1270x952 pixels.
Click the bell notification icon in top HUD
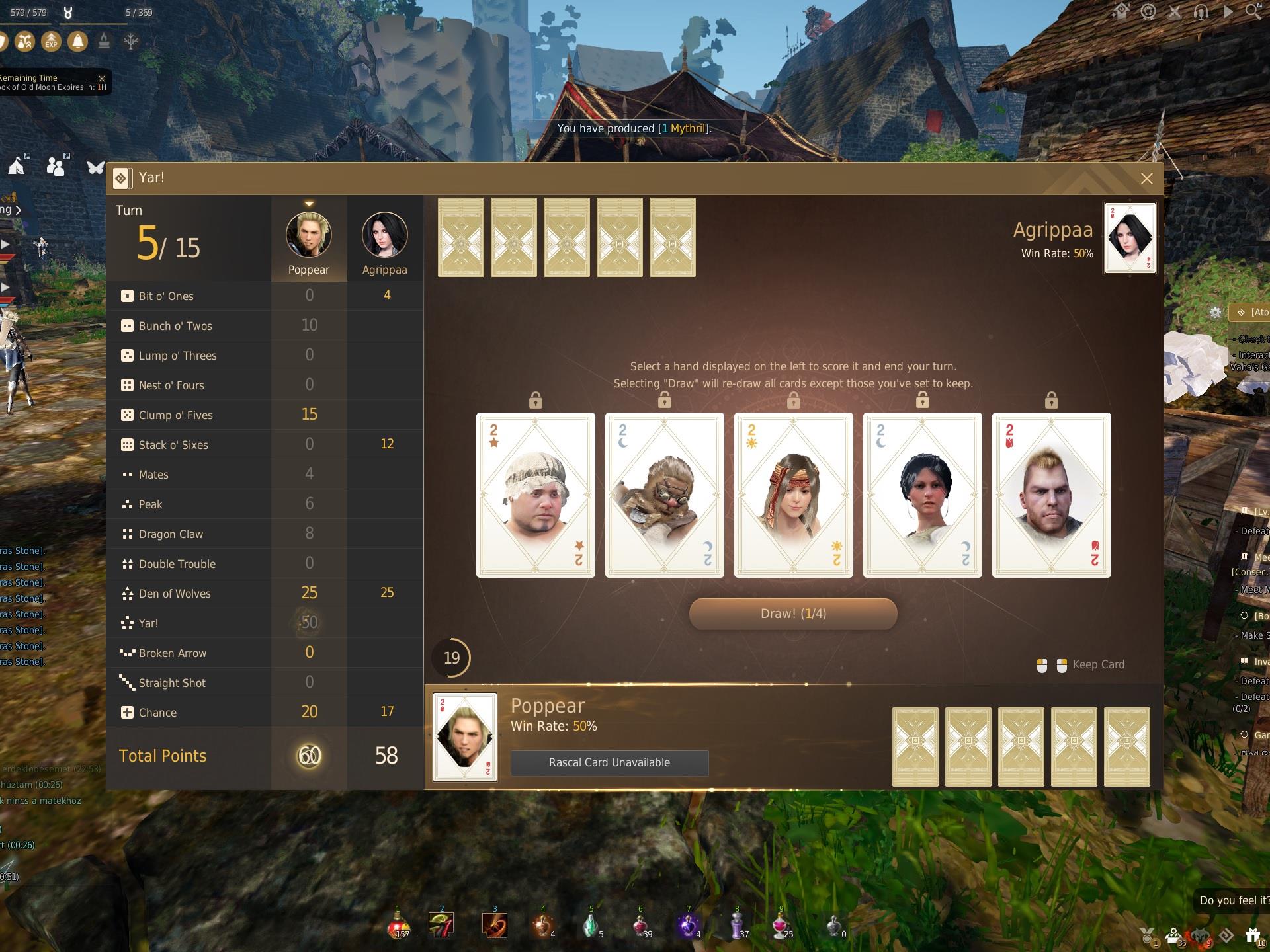pos(77,42)
